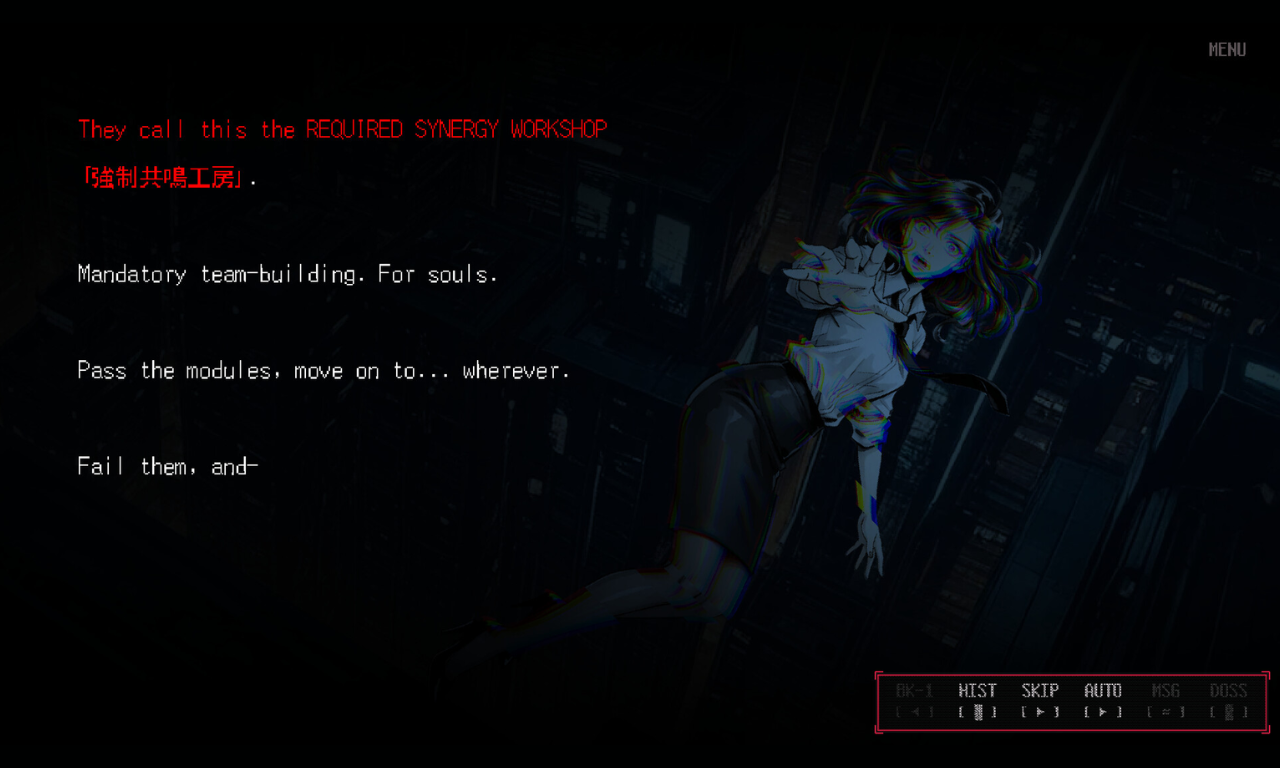Open the DOSS dossier button
The width and height of the screenshot is (1280, 768).
point(1228,700)
